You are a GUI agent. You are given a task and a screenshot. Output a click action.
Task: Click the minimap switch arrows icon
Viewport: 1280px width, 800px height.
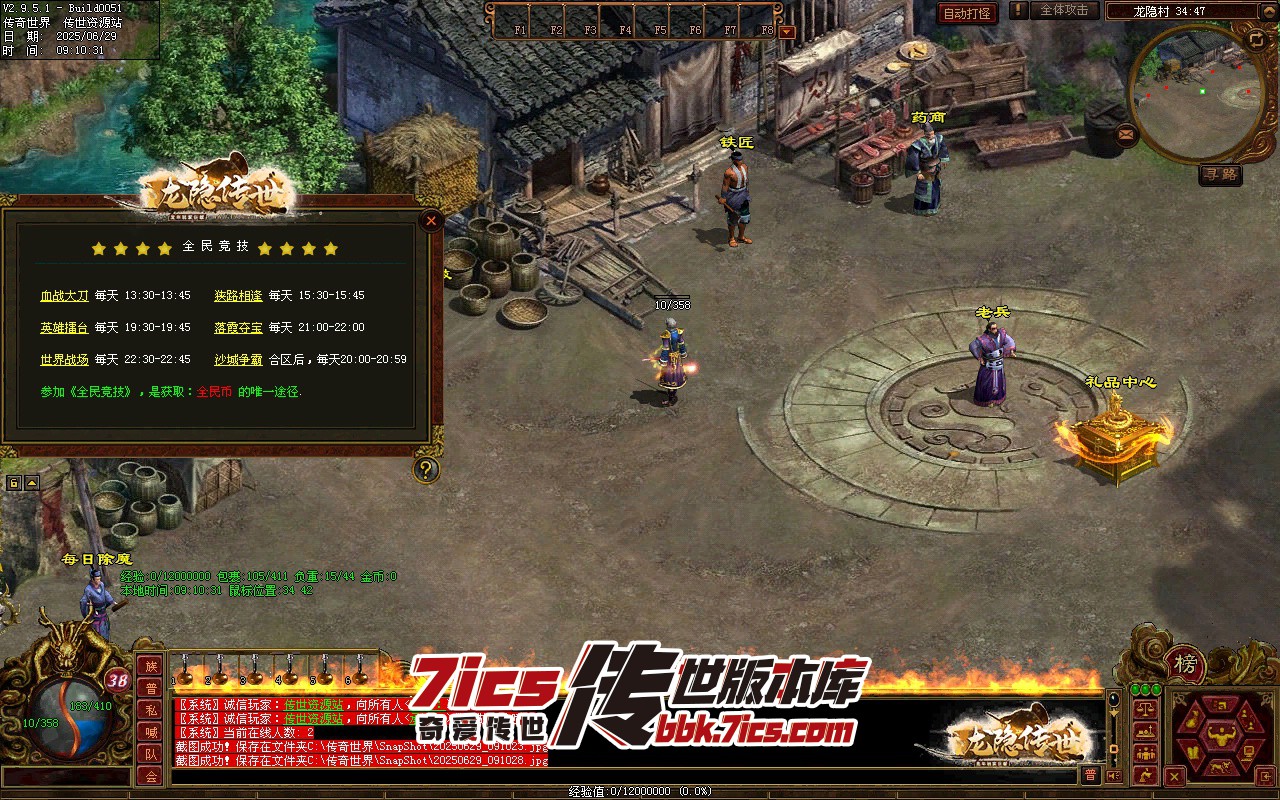tap(1256, 39)
